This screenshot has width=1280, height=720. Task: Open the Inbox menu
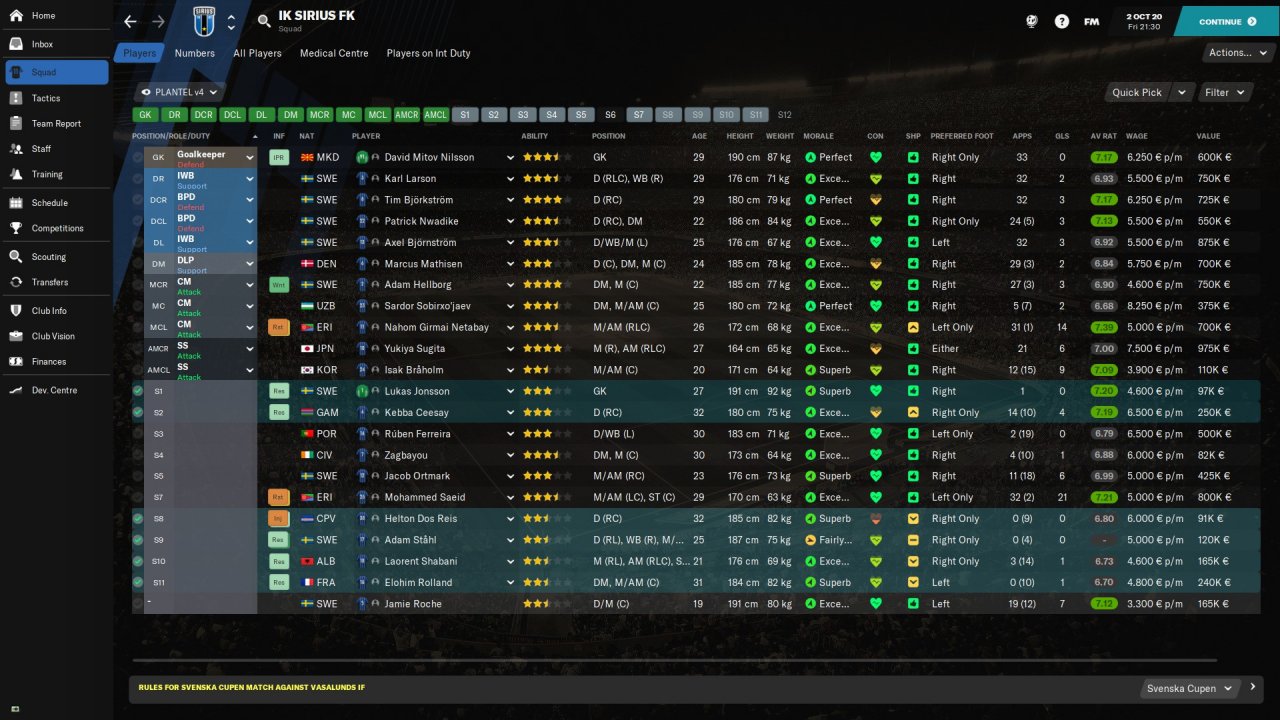point(42,44)
